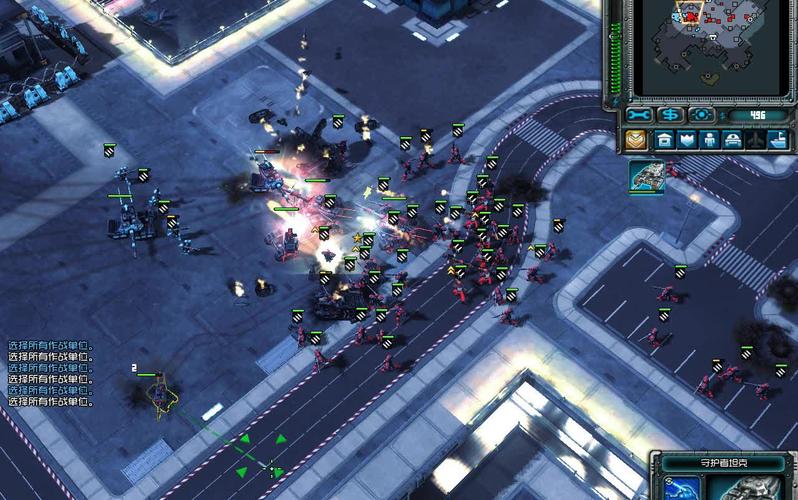Screen dimensions: 798x500
Task: Open the infantry production tab
Action: (710, 140)
